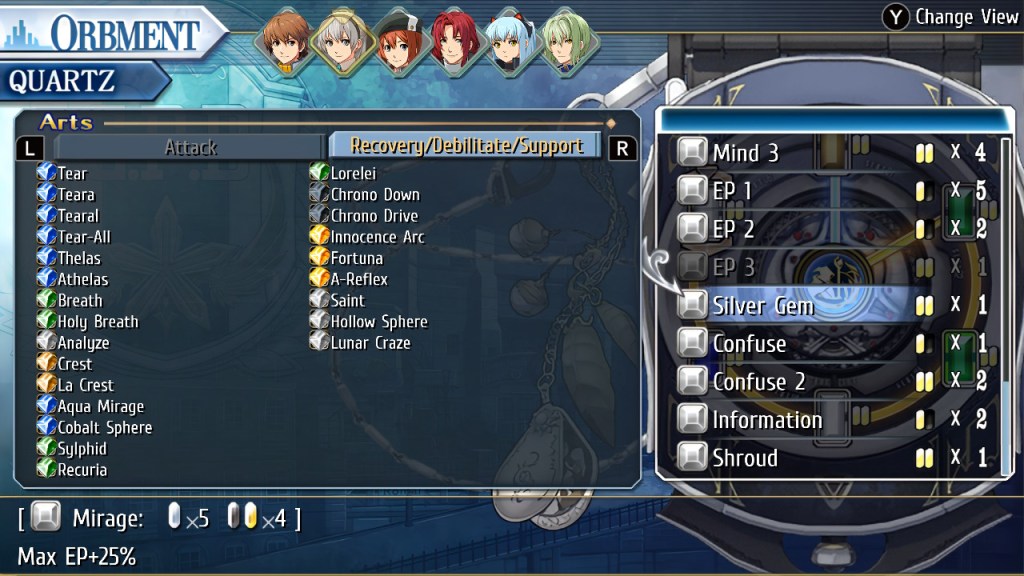Select the red-haired character portrait
The width and height of the screenshot is (1024, 576).
point(457,43)
